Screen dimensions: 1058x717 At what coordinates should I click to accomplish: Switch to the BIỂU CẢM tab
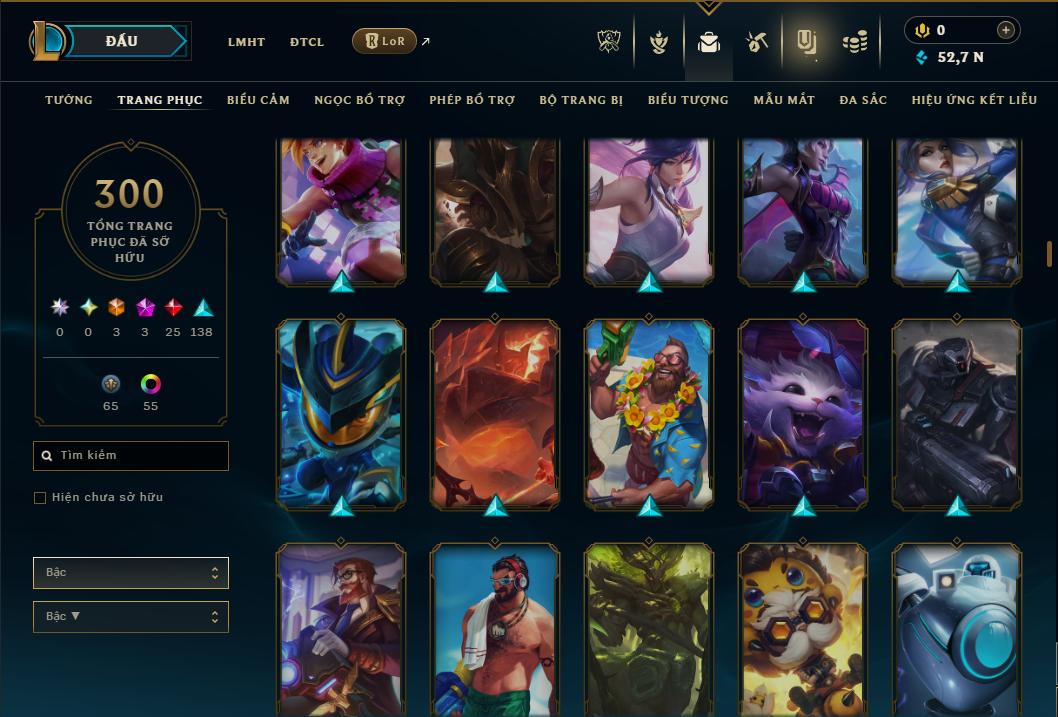point(258,100)
